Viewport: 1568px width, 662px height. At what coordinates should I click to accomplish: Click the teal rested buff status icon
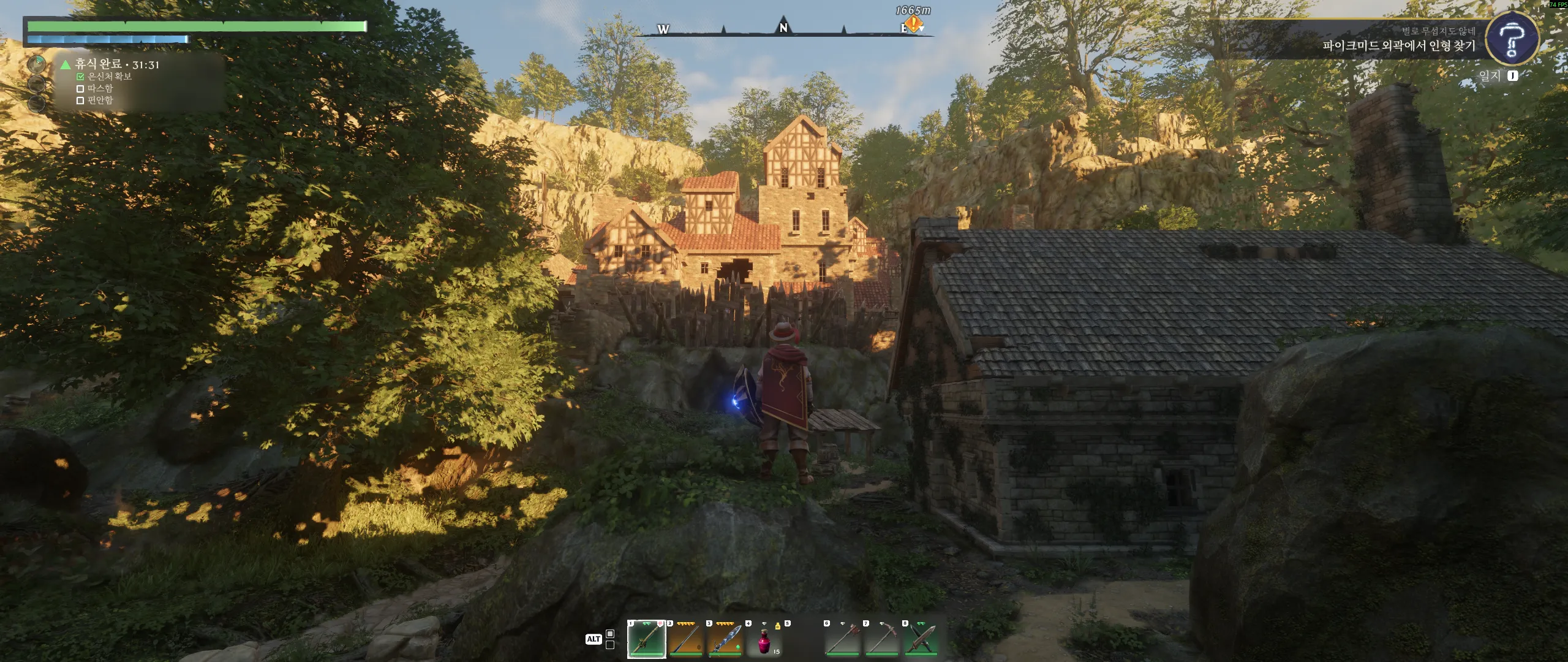click(37, 64)
